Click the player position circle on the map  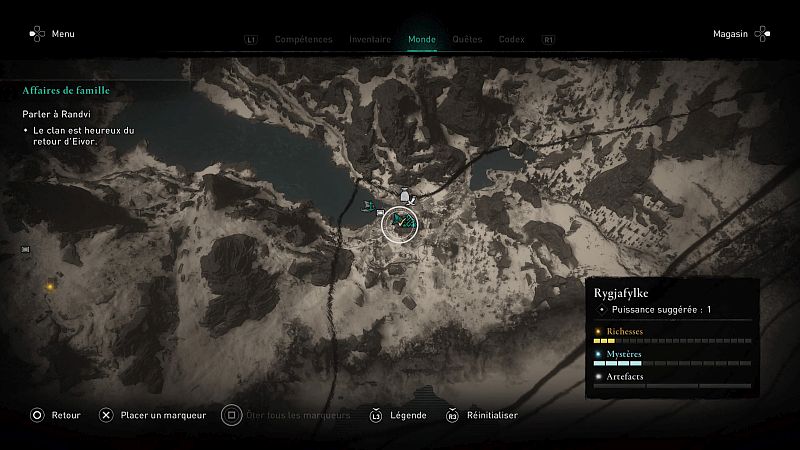pyautogui.click(x=400, y=223)
